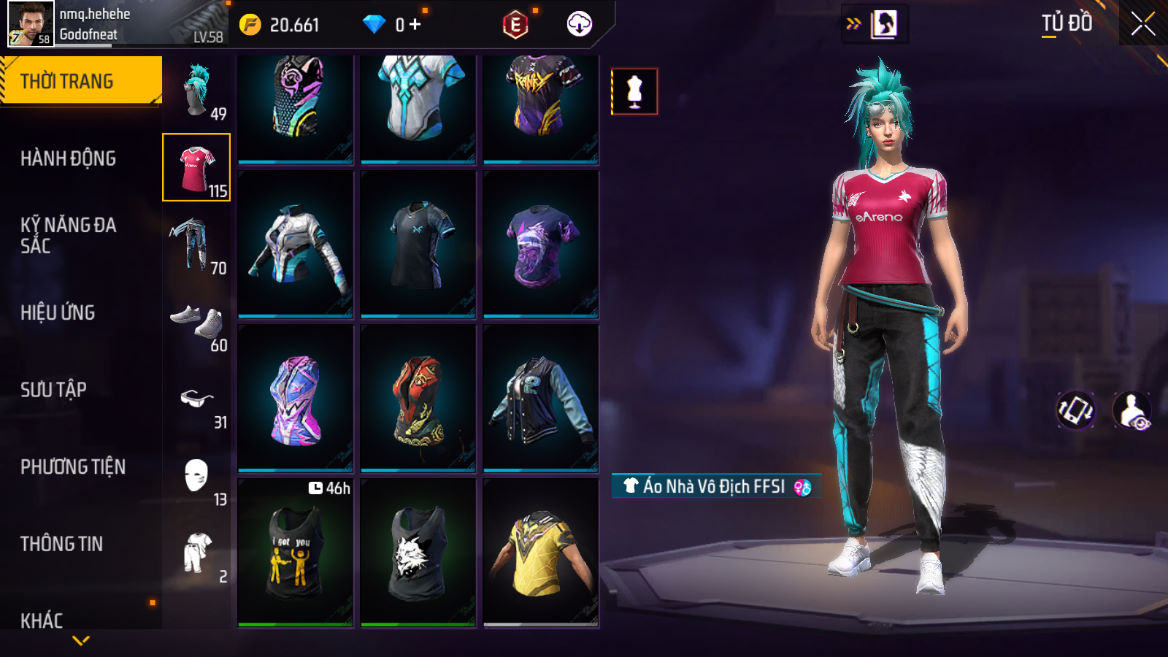Image resolution: width=1168 pixels, height=657 pixels.
Task: Close the wardrobe with the X button
Action: click(1142, 24)
